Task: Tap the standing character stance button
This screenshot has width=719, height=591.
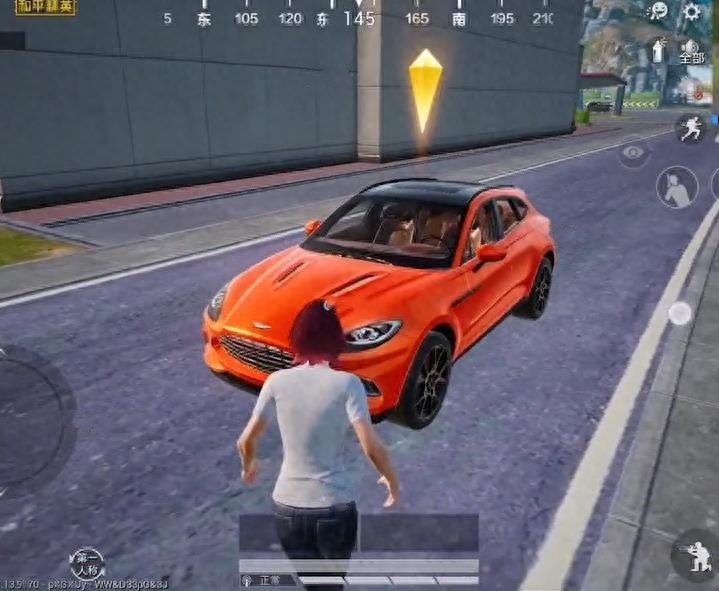Action: 677,187
